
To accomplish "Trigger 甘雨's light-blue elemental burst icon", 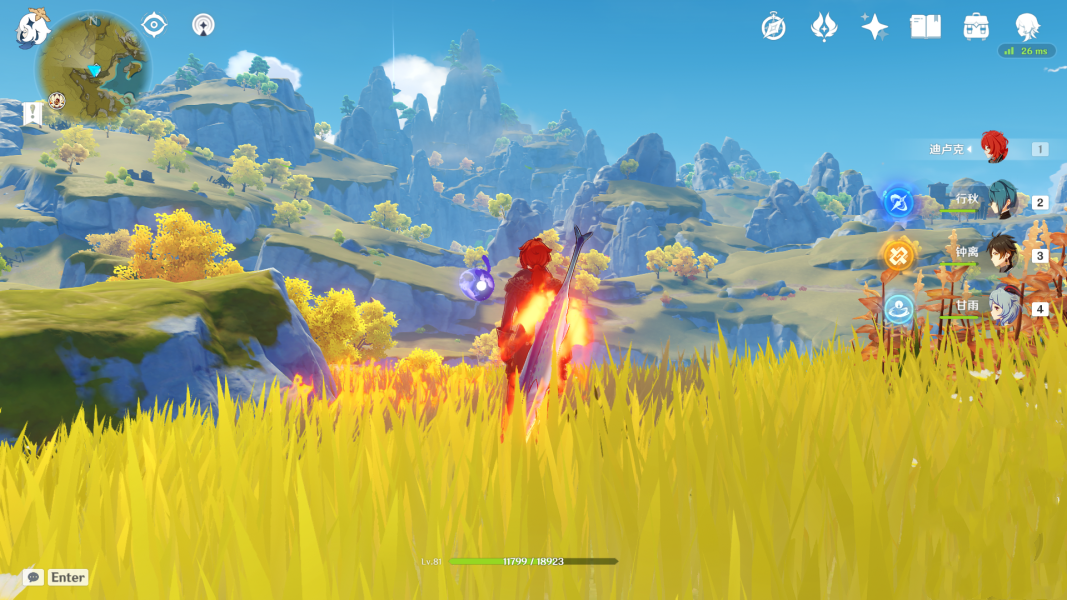I will click(x=898, y=309).
